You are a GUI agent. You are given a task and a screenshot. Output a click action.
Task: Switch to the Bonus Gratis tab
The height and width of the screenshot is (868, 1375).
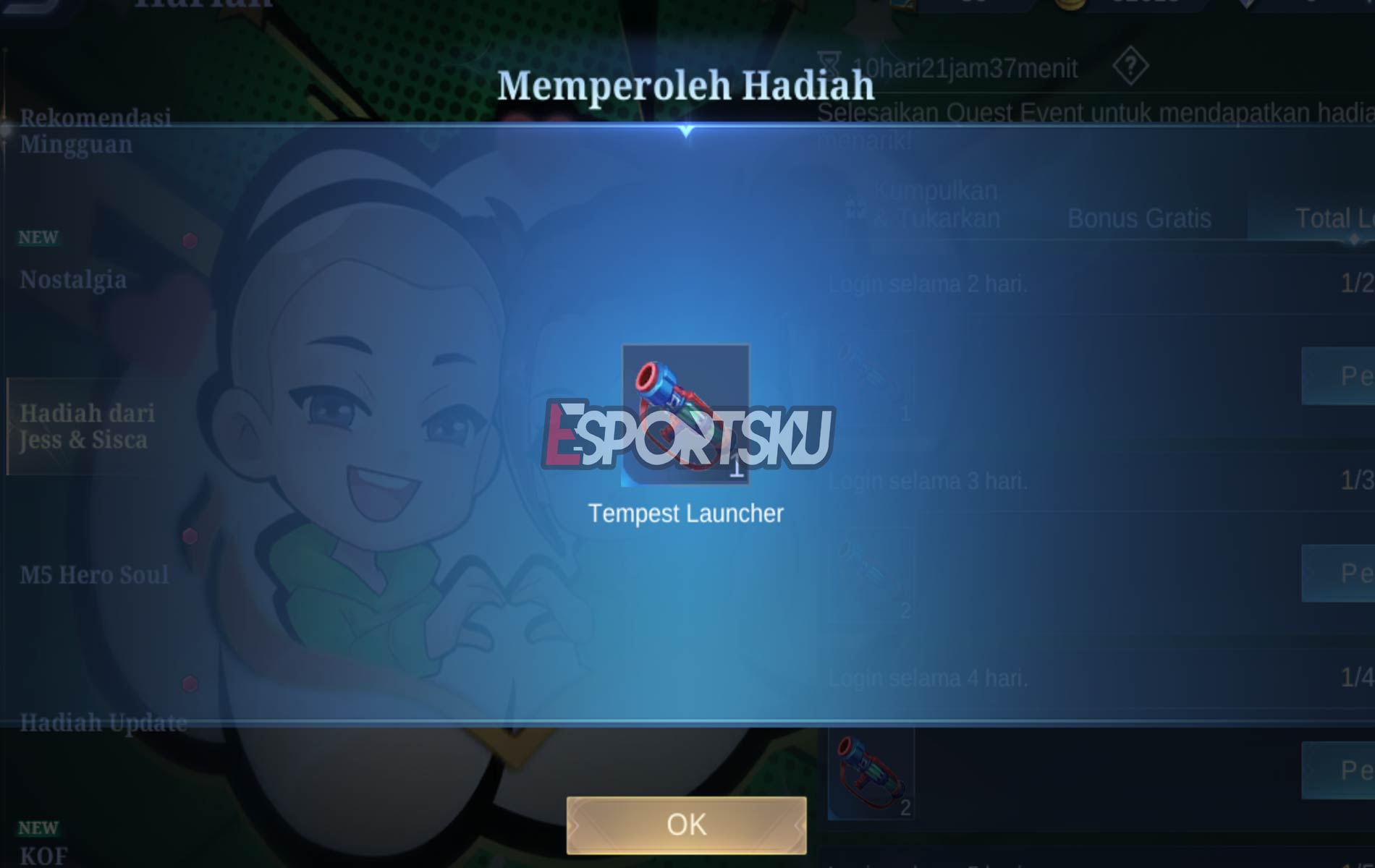click(1140, 218)
